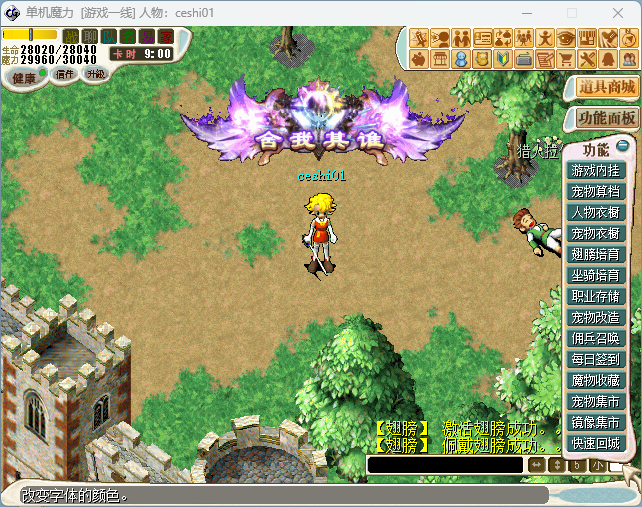The height and width of the screenshot is (507, 642).
Task: Open 职业存储 profession storage
Action: [x=596, y=296]
